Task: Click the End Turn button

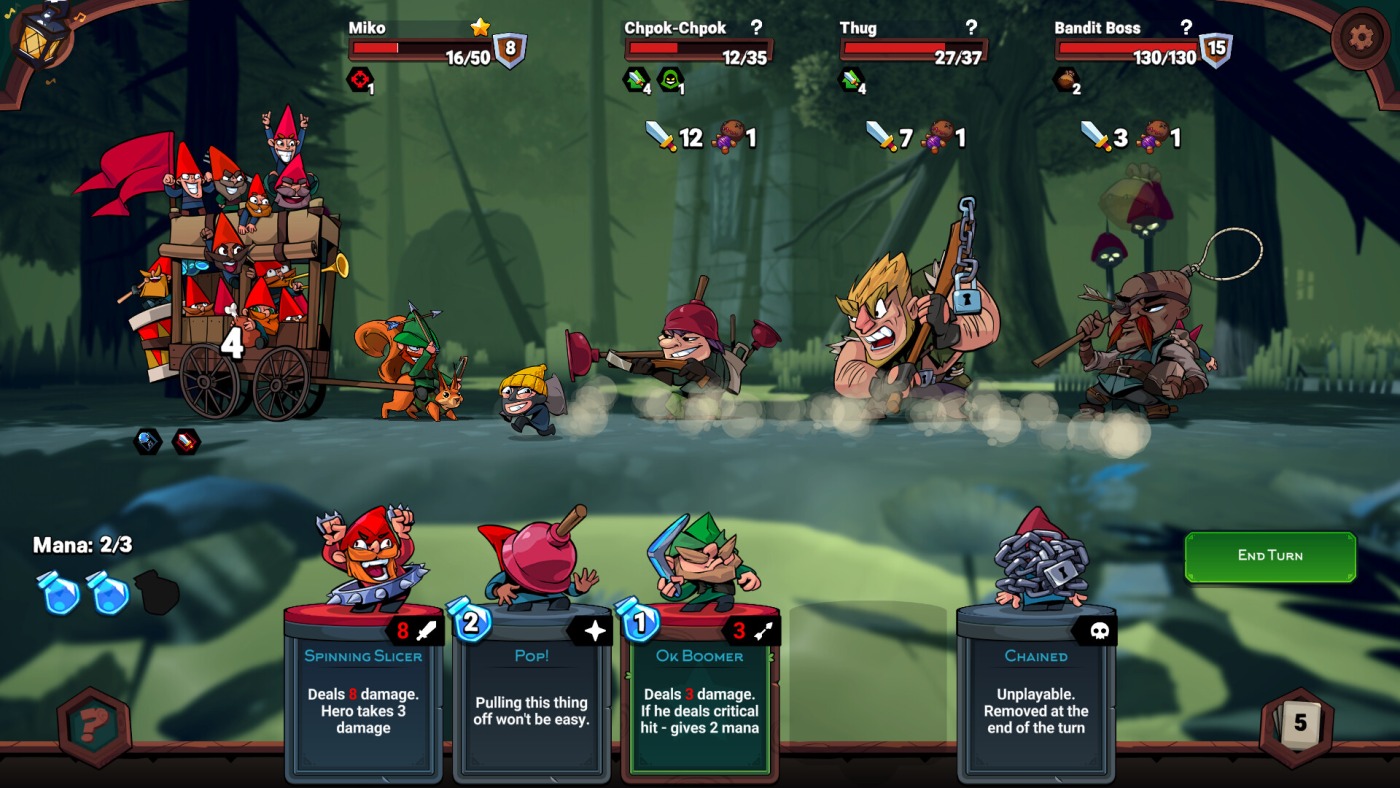Action: 1270,556
